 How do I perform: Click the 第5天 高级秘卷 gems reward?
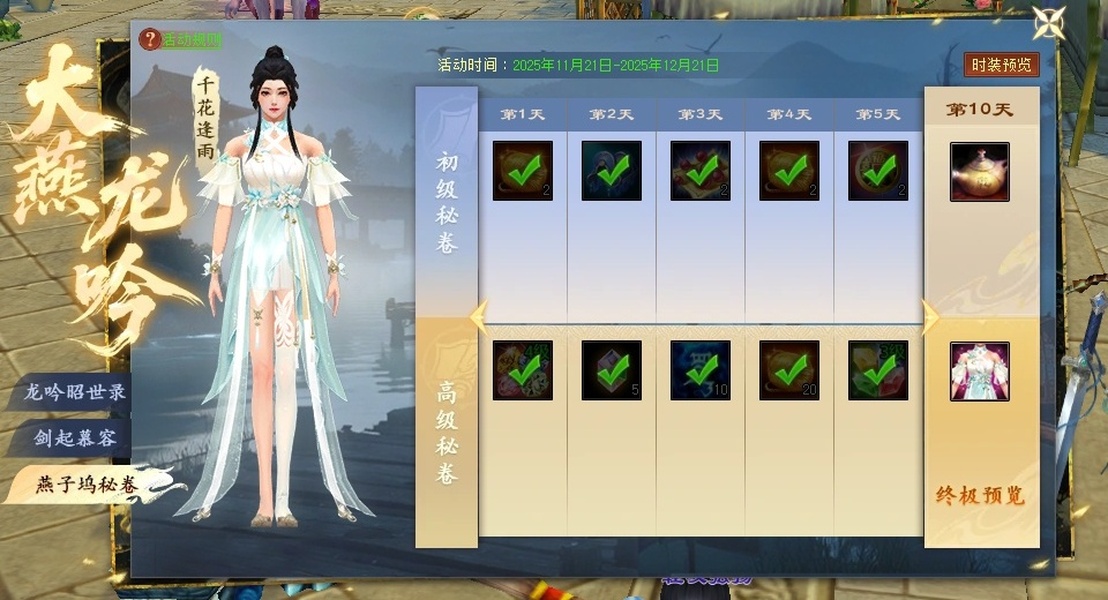(878, 371)
